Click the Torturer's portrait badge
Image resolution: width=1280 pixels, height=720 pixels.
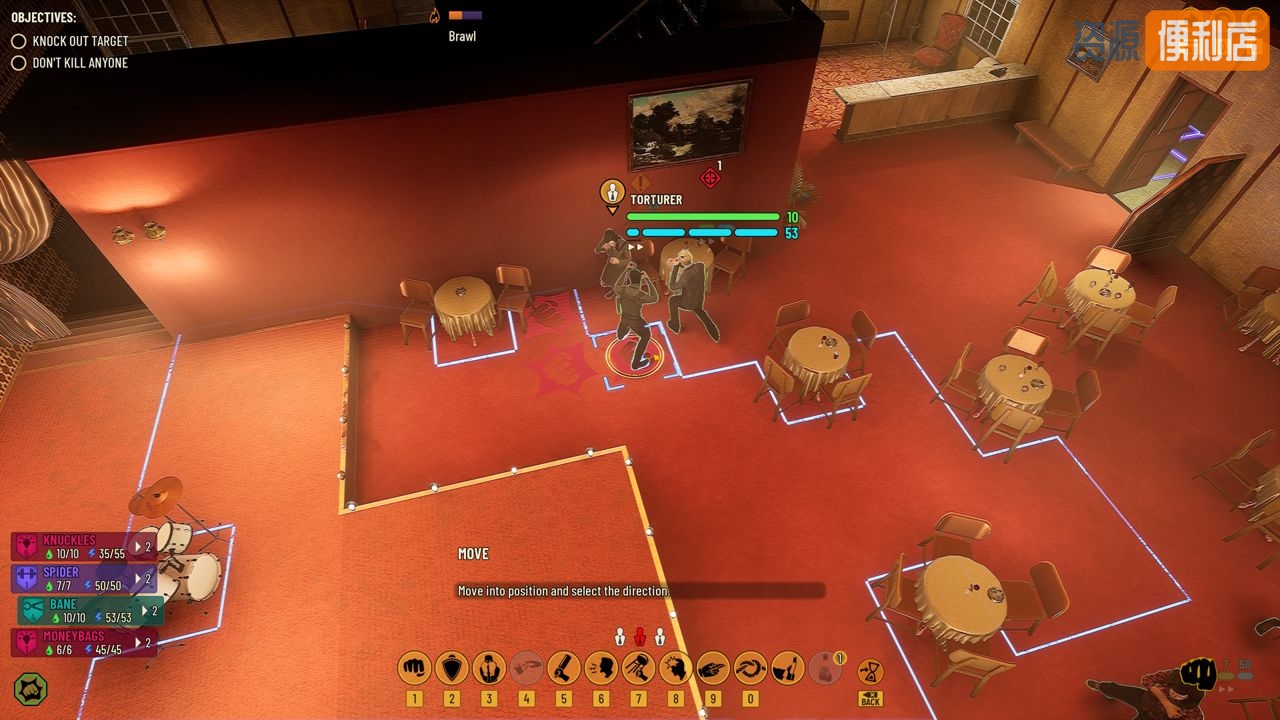tap(612, 191)
